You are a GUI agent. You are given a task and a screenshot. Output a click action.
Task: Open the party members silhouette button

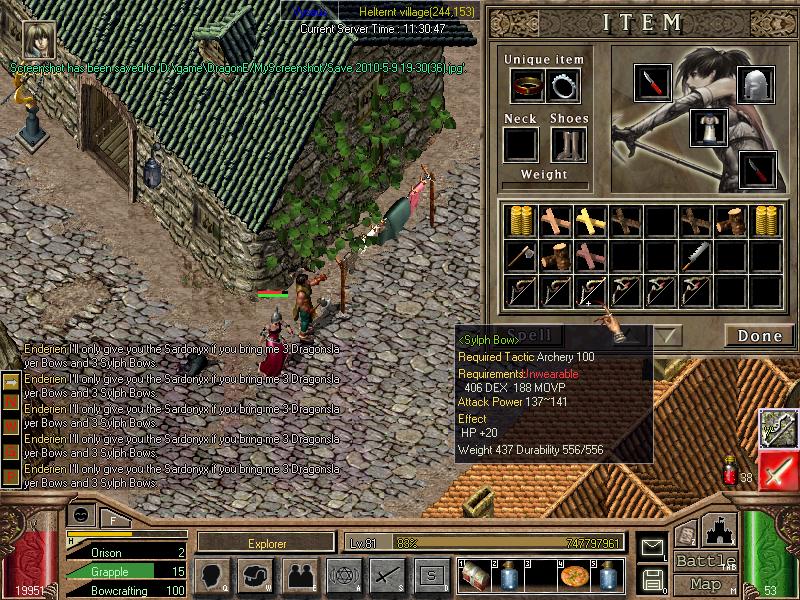(299, 575)
